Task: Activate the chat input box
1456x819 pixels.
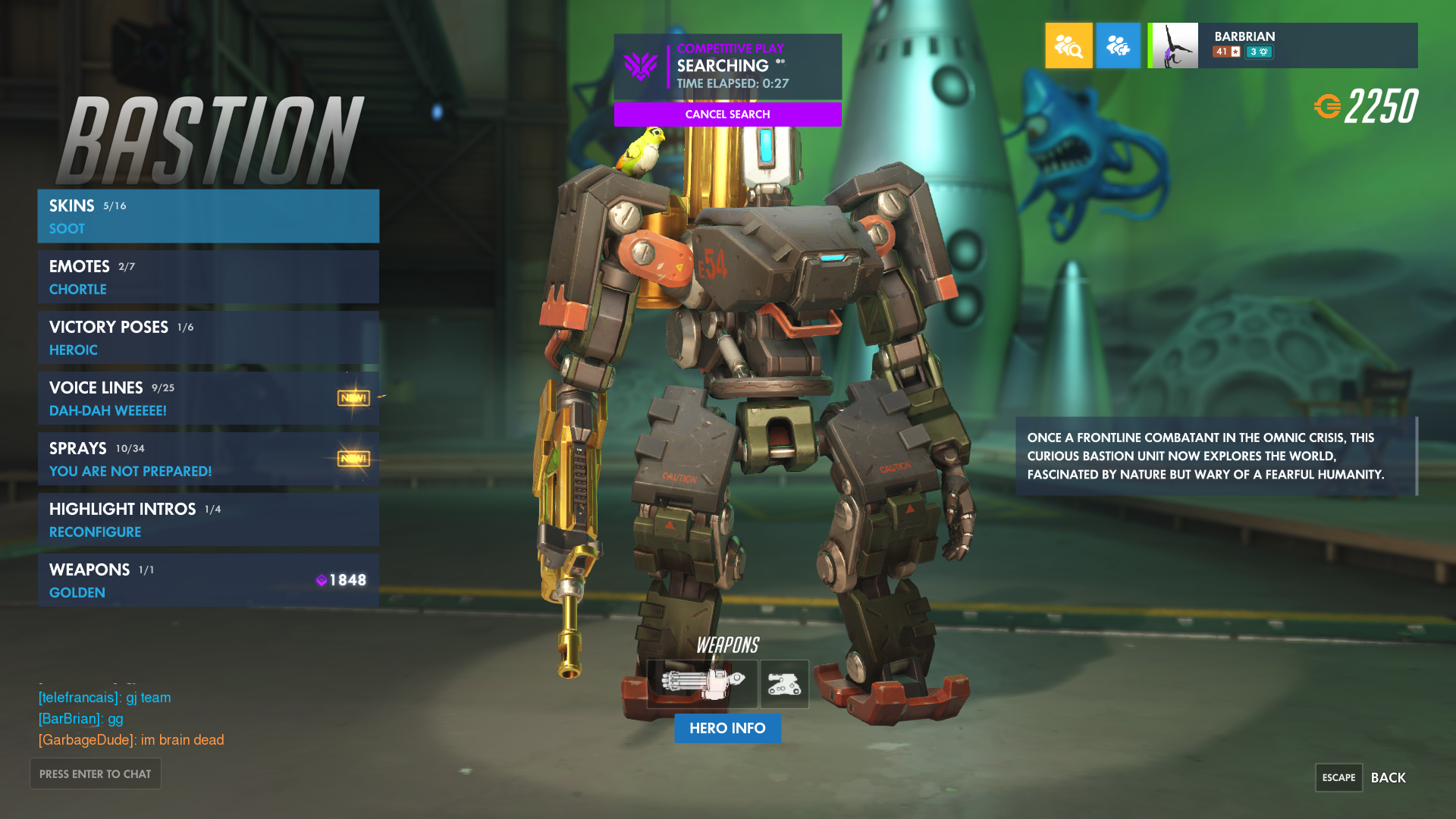Action: tap(96, 773)
